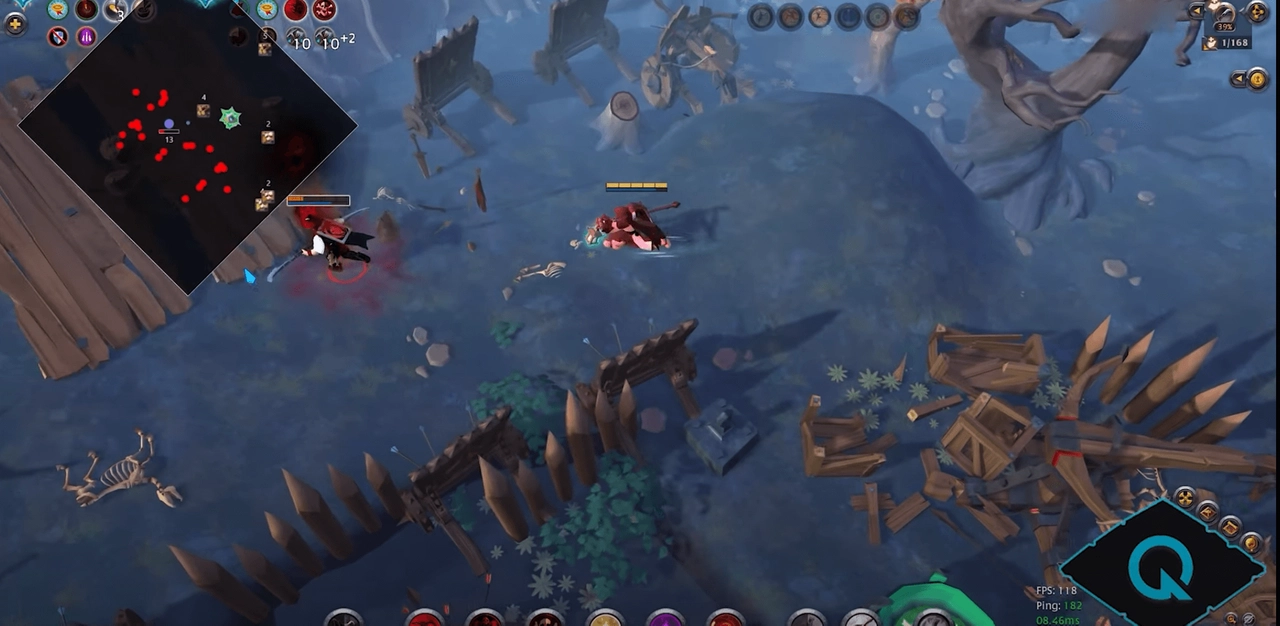Select the purple spikes buff icon
1280x626 pixels.
pyautogui.click(x=87, y=37)
